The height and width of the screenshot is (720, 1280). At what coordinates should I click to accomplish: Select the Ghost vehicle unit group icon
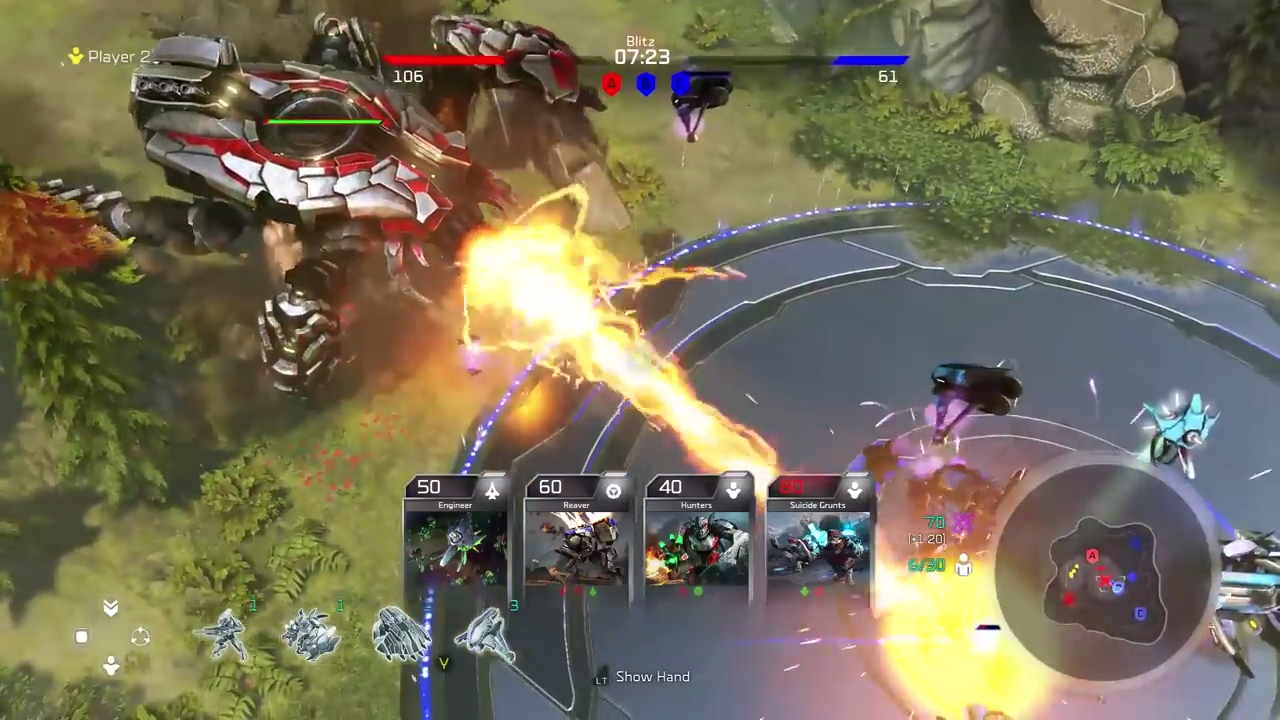click(x=487, y=633)
